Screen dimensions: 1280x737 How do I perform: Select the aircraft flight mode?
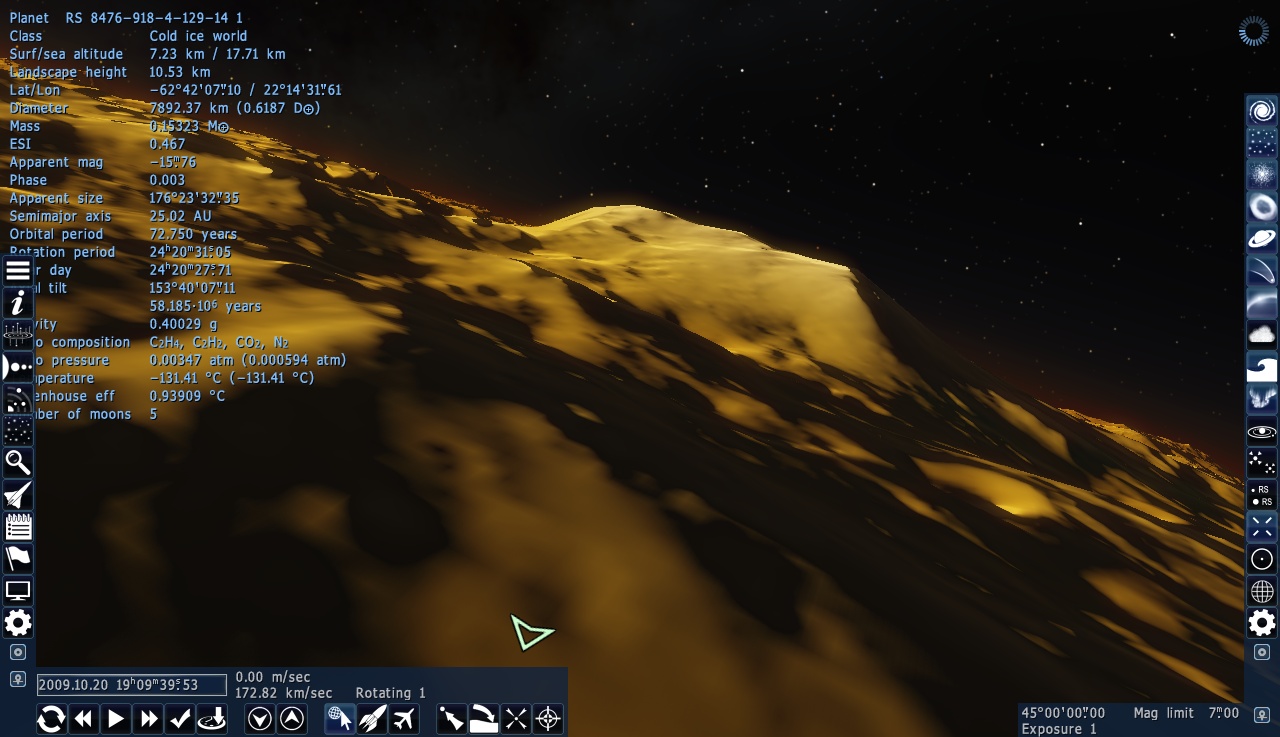tap(404, 718)
